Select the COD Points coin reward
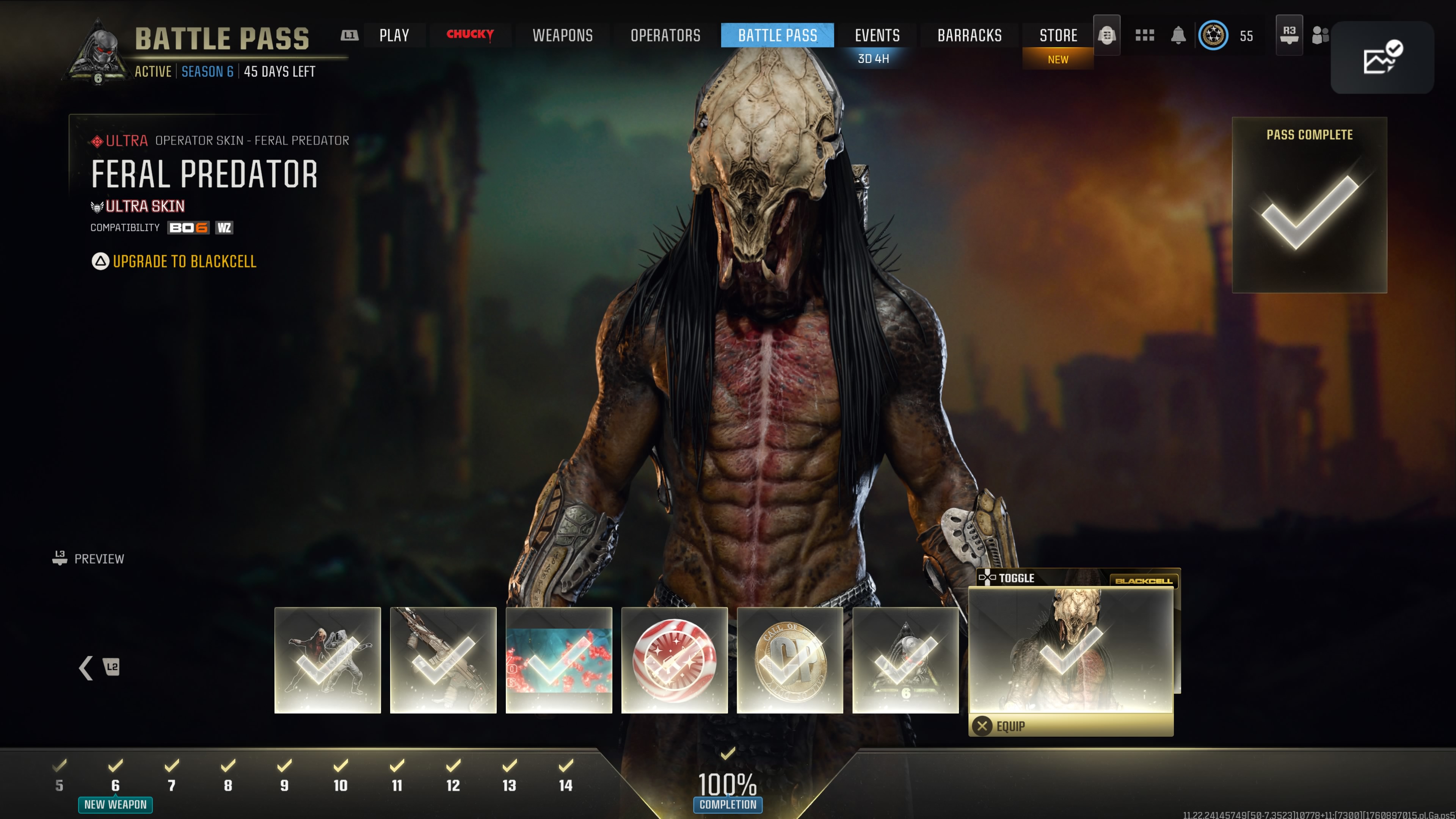 pos(789,660)
